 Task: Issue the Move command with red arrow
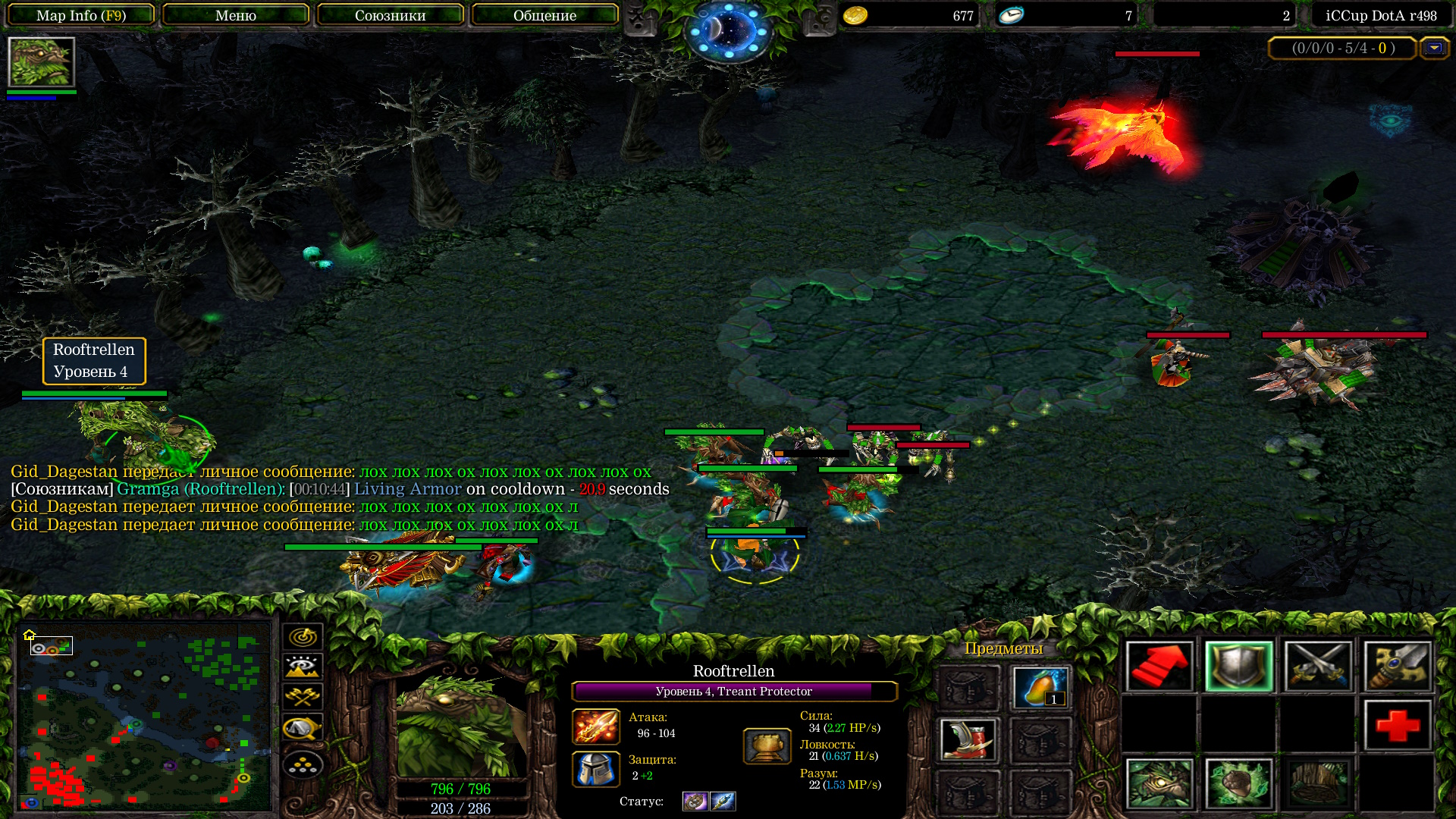[1159, 667]
